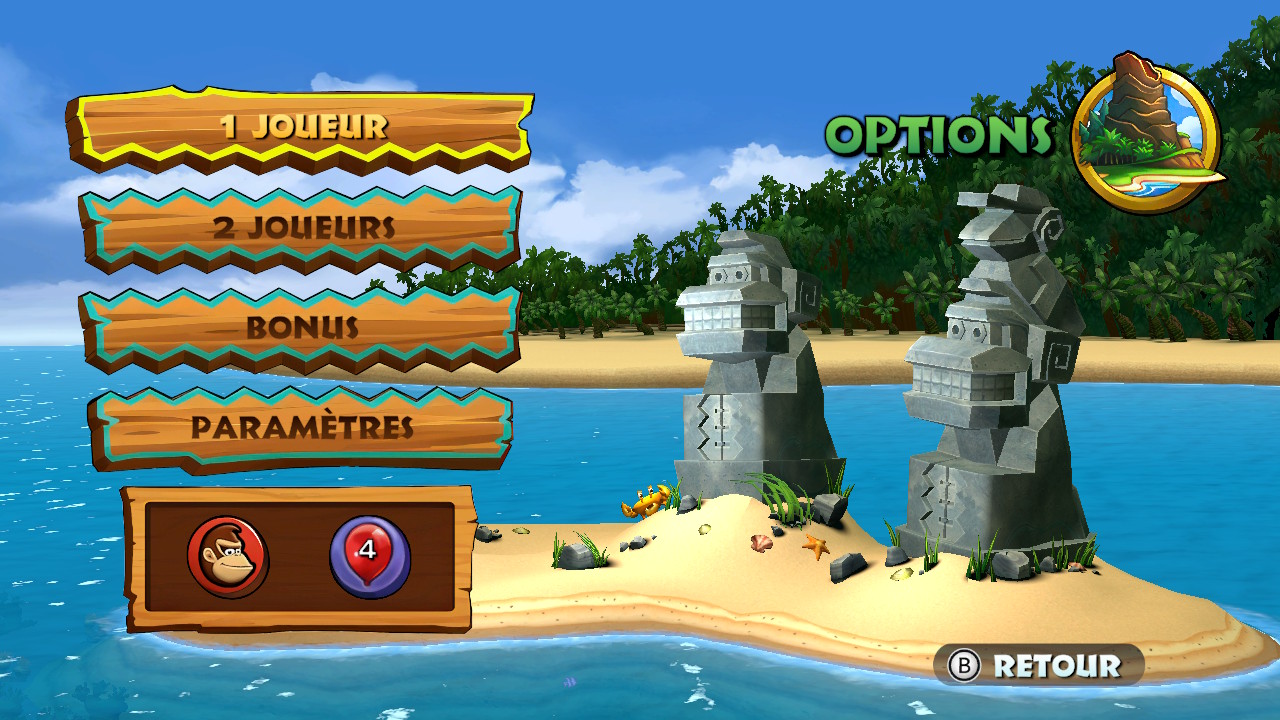Choose the 2 Joueurs mode
The image size is (1280, 720).
click(300, 228)
